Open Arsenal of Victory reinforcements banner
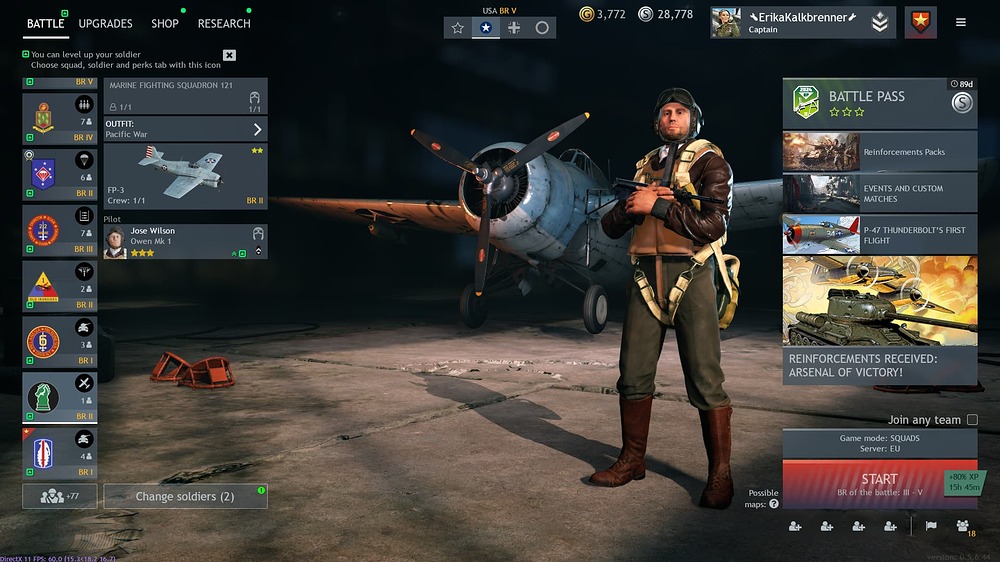This screenshot has height=562, width=1000. tap(879, 320)
